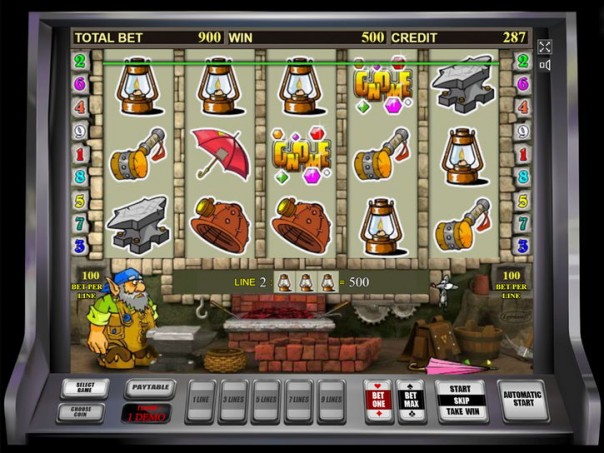Click the Bet One button
Viewport: 604px width, 453px height.
(378, 400)
